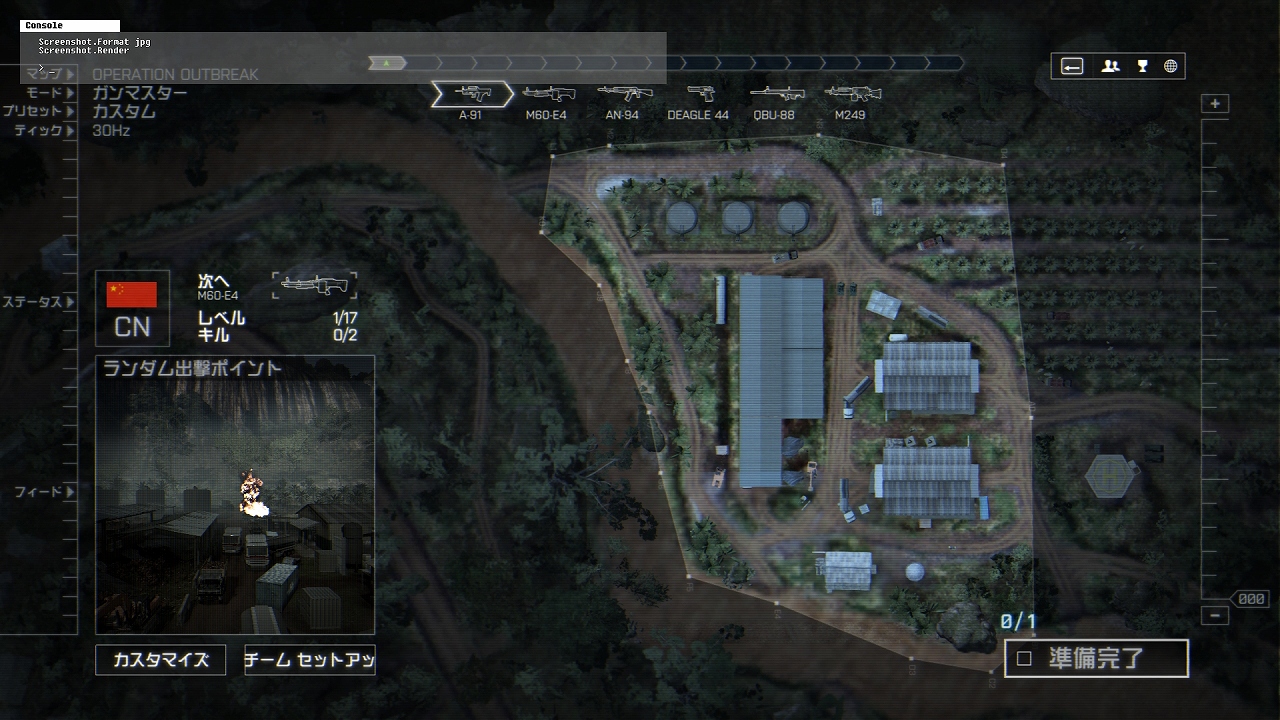Check the 準備完了 ready checkbox
The width and height of the screenshot is (1280, 720).
(1024, 659)
